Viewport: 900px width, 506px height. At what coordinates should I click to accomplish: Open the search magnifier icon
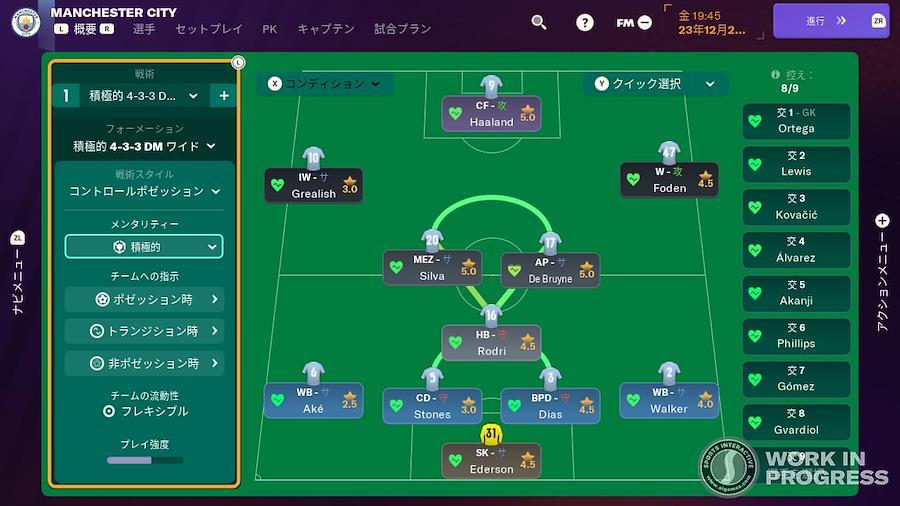pos(539,22)
